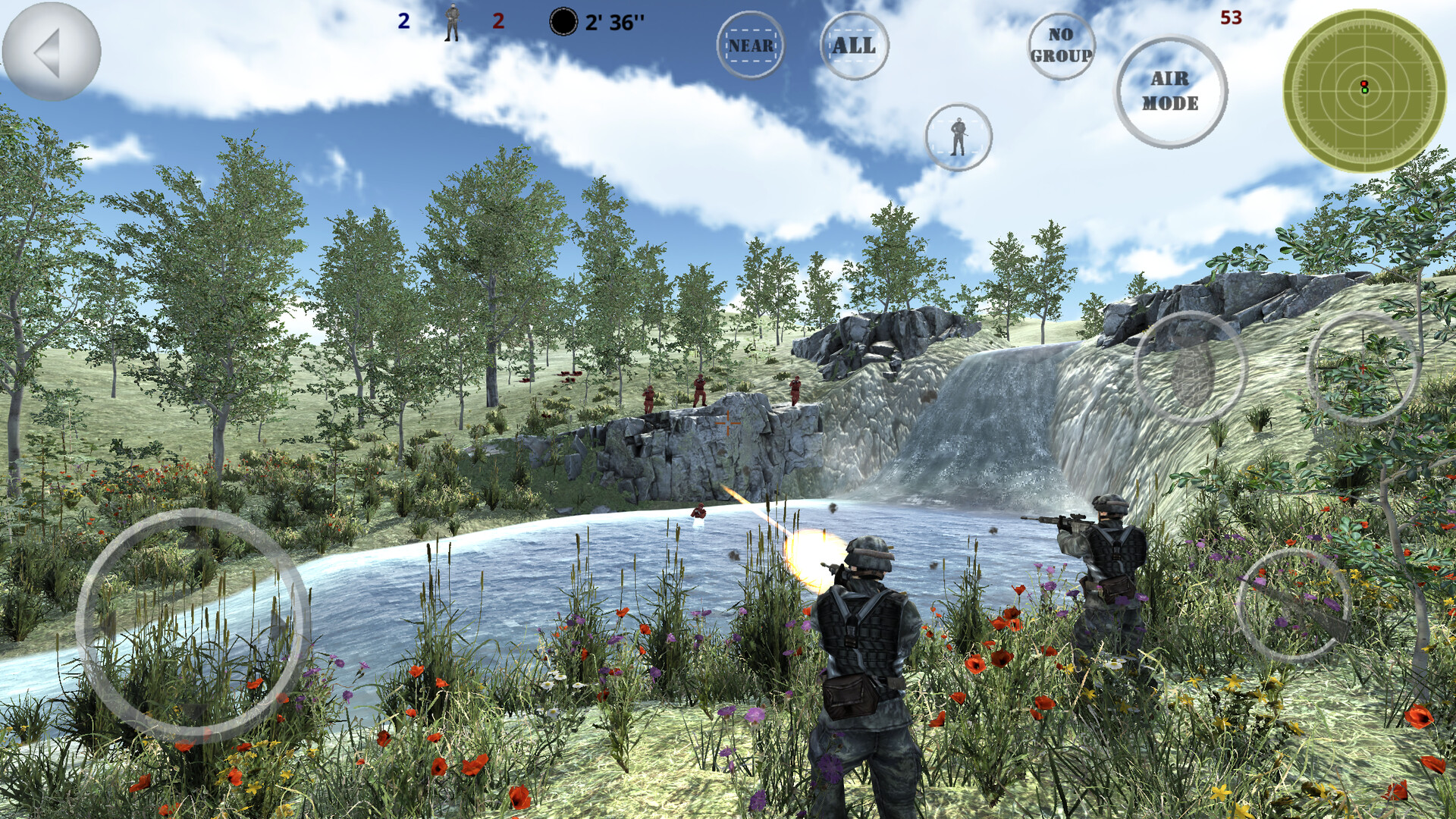Click the soldier unit icon at top
Screen dimensions: 1456x819
(x=451, y=23)
